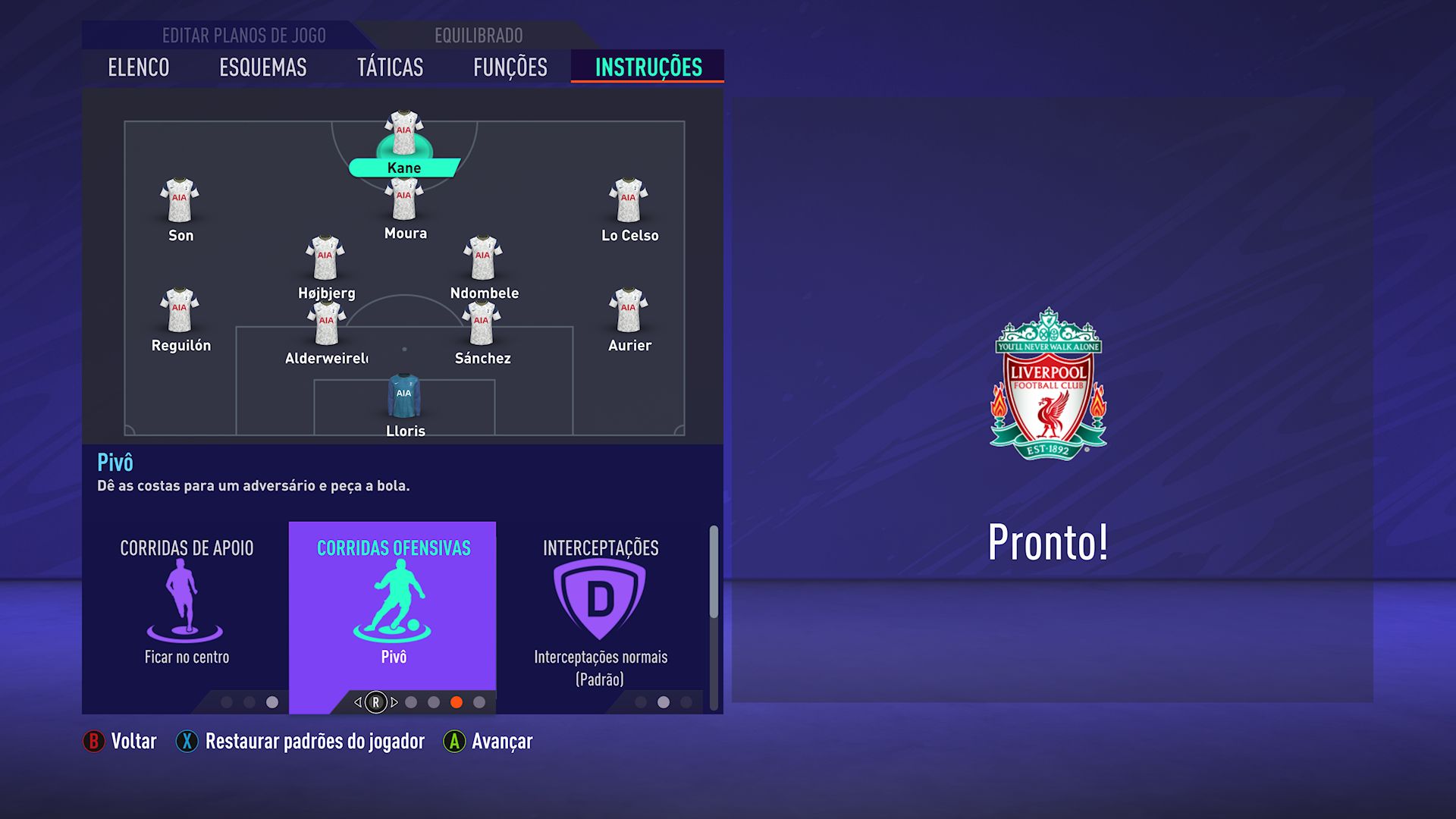Viewport: 1456px width, 819px height.
Task: Select Alderweireld in defense
Action: coord(326,325)
